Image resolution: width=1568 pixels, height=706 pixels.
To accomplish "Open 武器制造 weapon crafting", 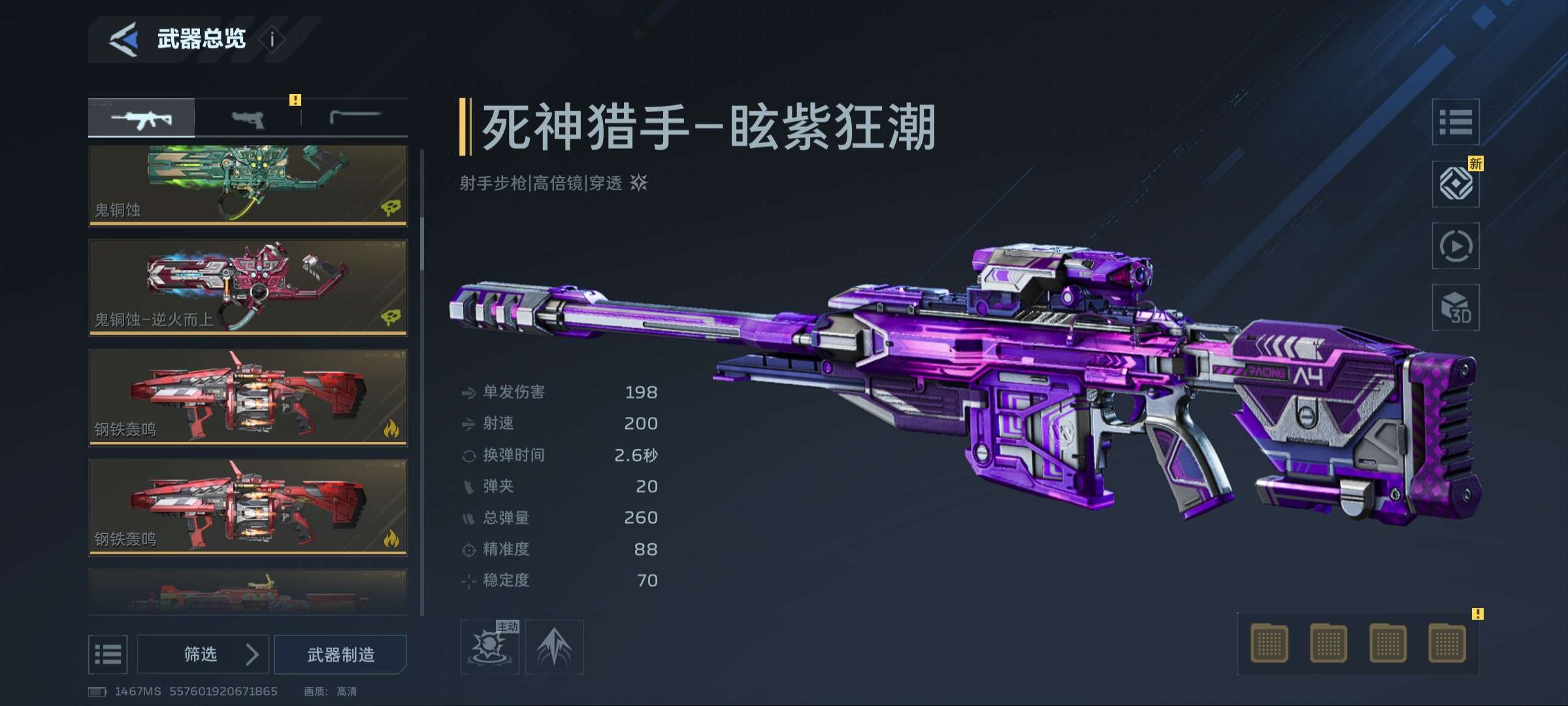I will (340, 654).
